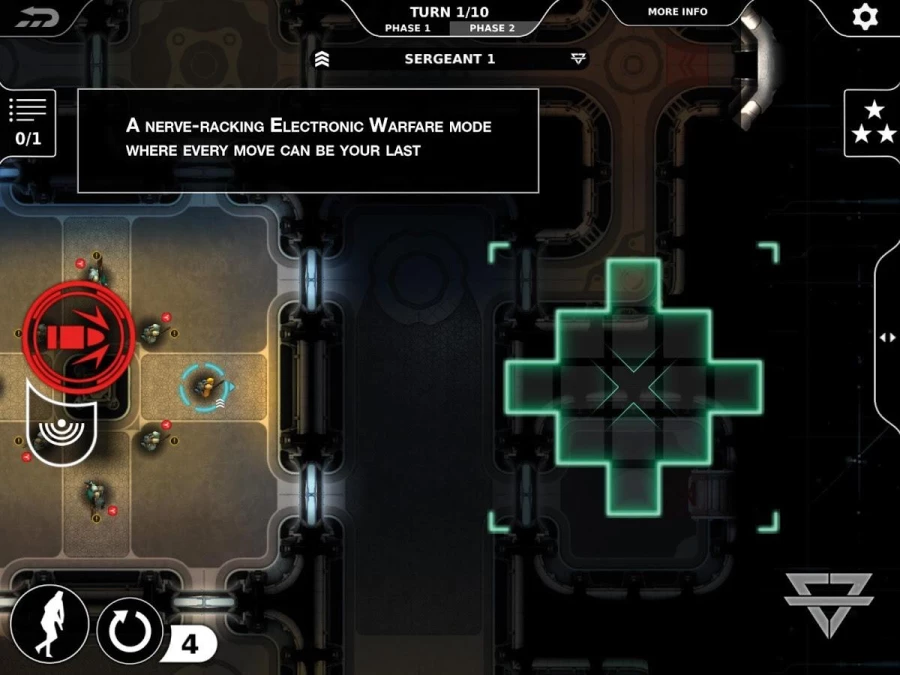
Task: Switch to Phase 1
Action: point(408,28)
